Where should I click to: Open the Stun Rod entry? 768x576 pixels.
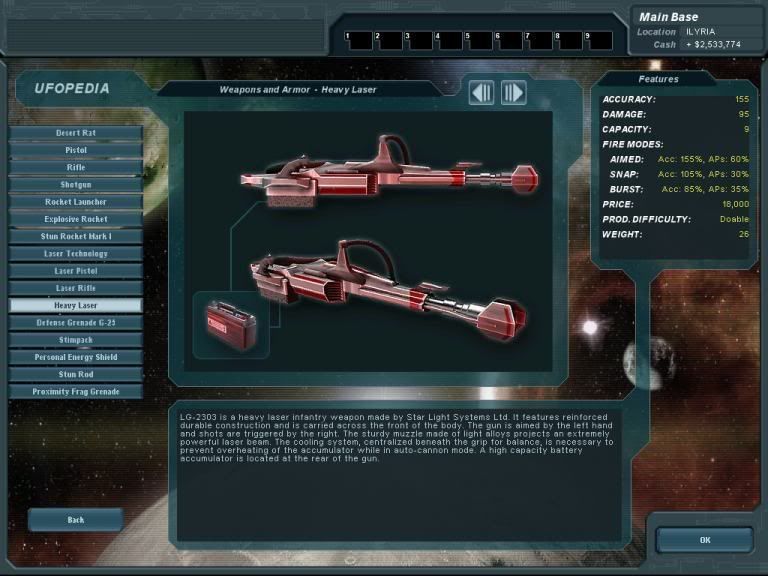tap(76, 374)
